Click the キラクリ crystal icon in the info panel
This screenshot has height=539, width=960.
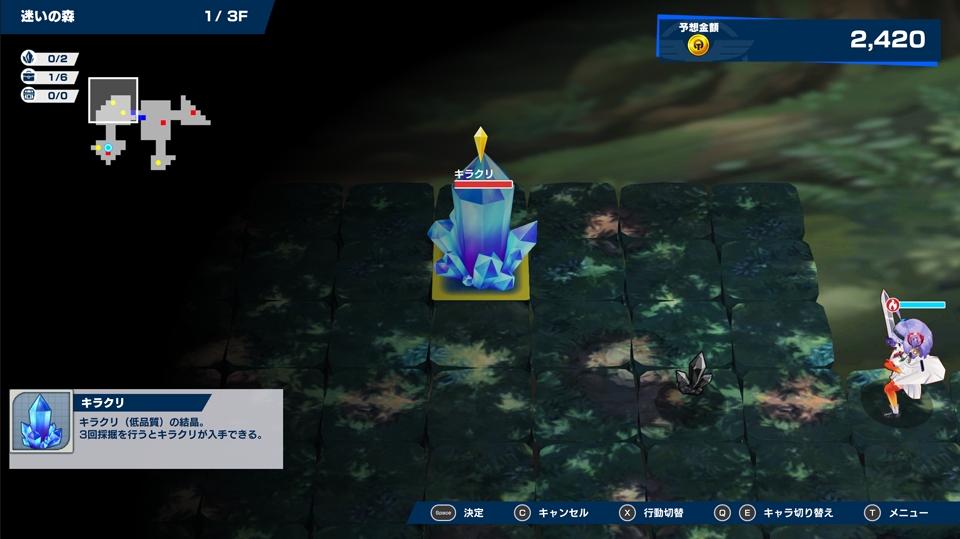pos(41,421)
